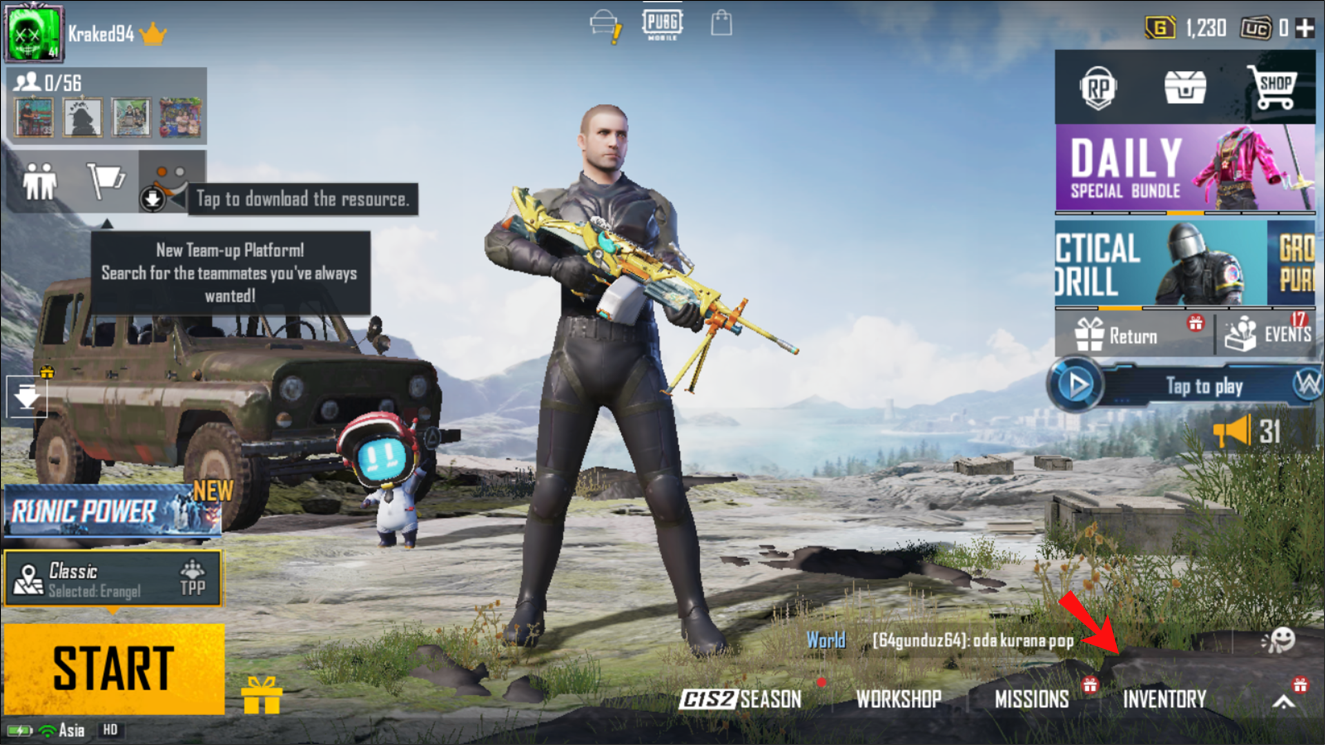This screenshot has width=1325, height=745.
Task: Open the MISSIONS tab
Action: (1034, 700)
